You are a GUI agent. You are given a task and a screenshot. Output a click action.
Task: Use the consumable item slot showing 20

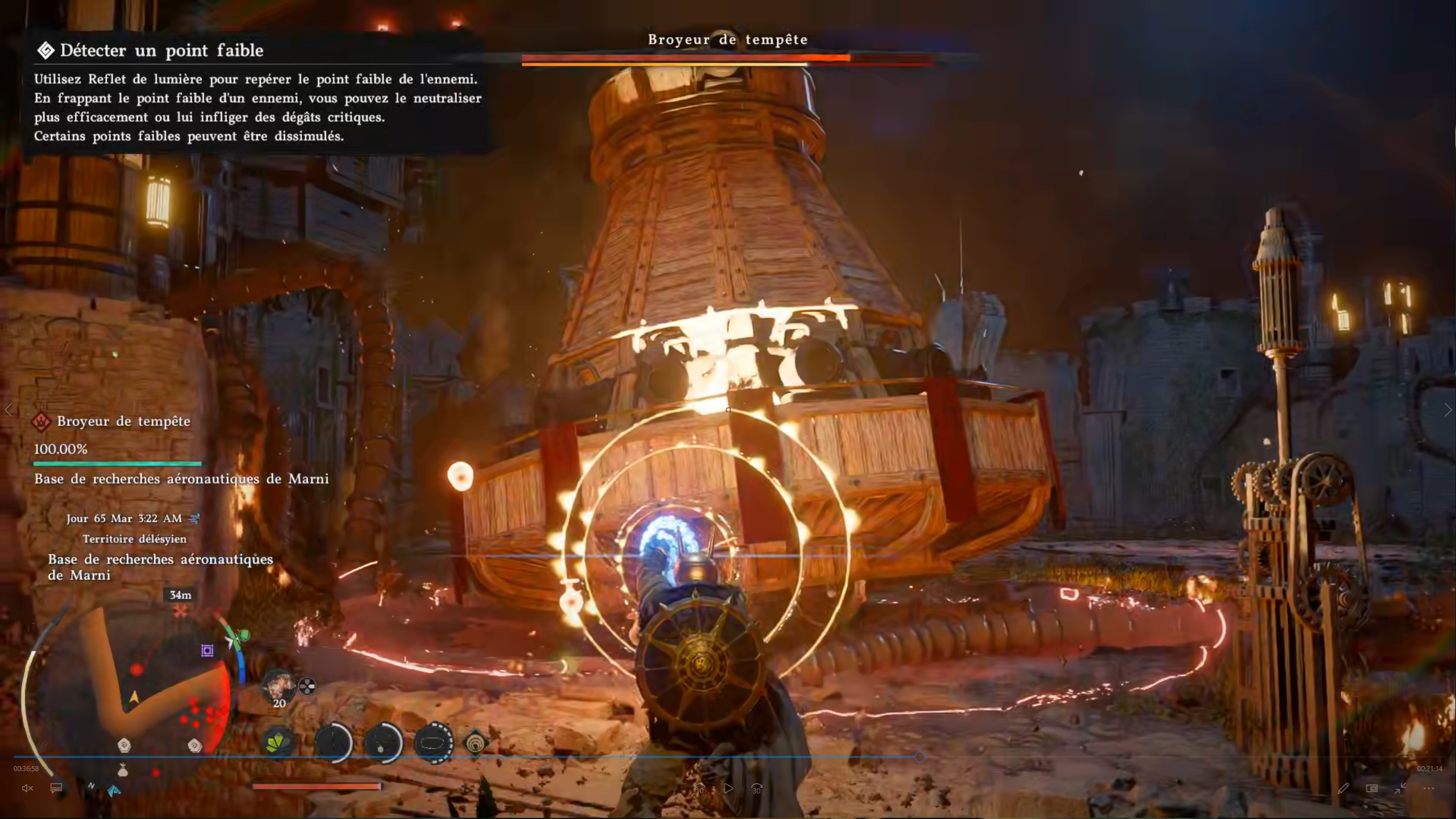coord(278,686)
